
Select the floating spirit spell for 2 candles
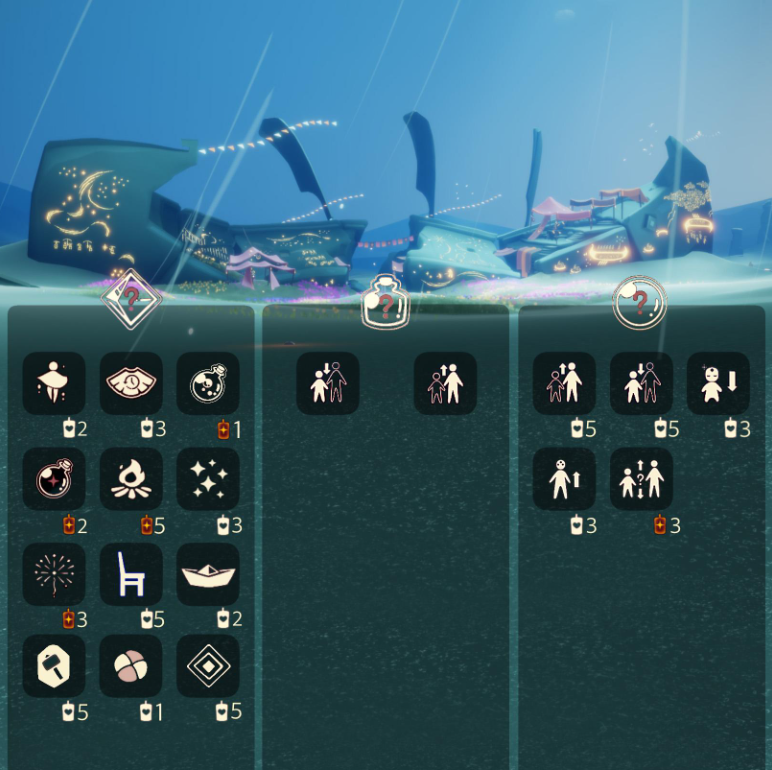pyautogui.click(x=54, y=383)
